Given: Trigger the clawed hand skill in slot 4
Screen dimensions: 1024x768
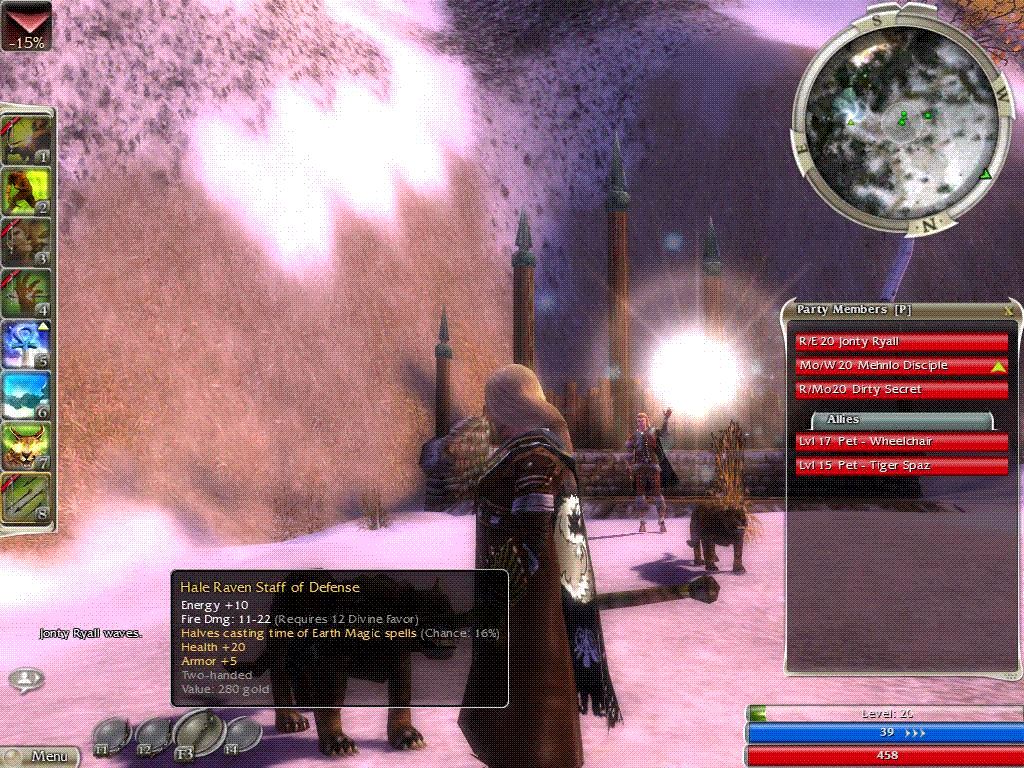Looking at the screenshot, I should (28, 293).
